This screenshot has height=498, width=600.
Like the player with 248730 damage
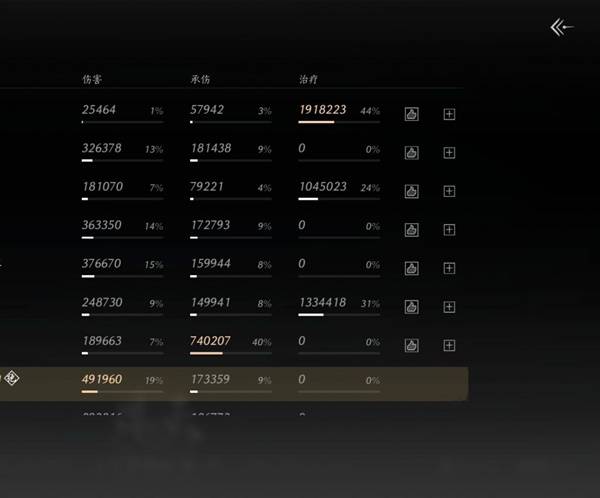click(411, 307)
